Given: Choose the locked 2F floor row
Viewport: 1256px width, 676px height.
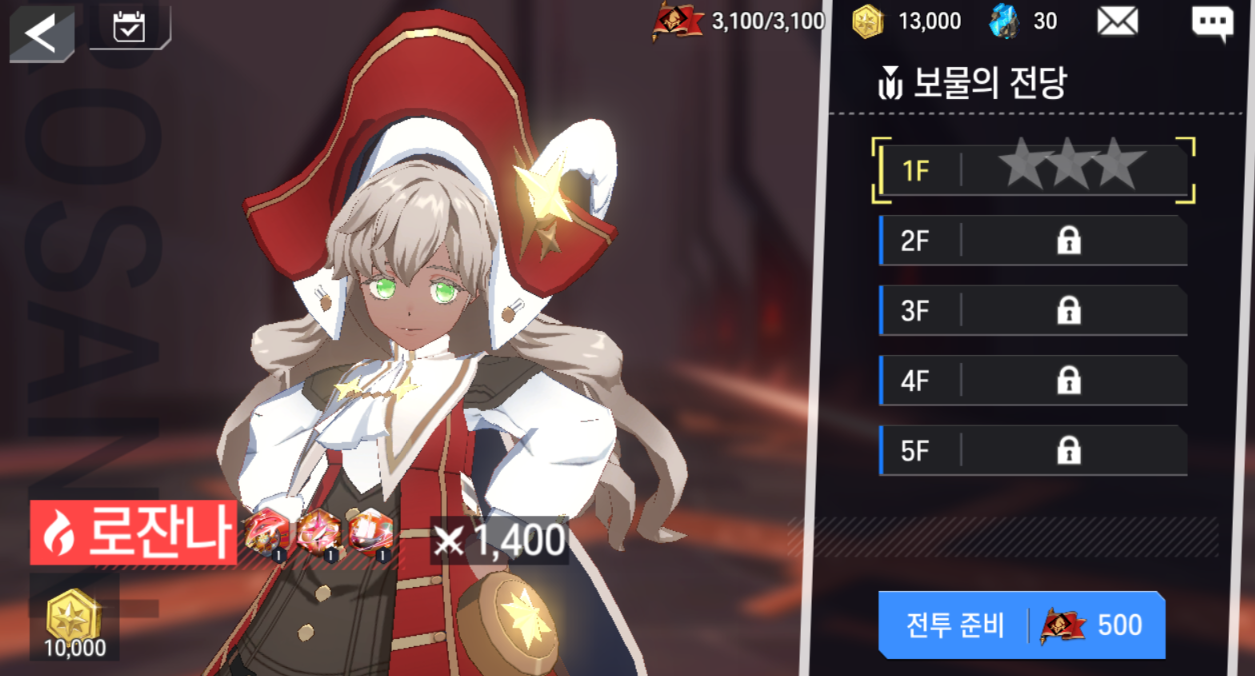Looking at the screenshot, I should [1033, 240].
